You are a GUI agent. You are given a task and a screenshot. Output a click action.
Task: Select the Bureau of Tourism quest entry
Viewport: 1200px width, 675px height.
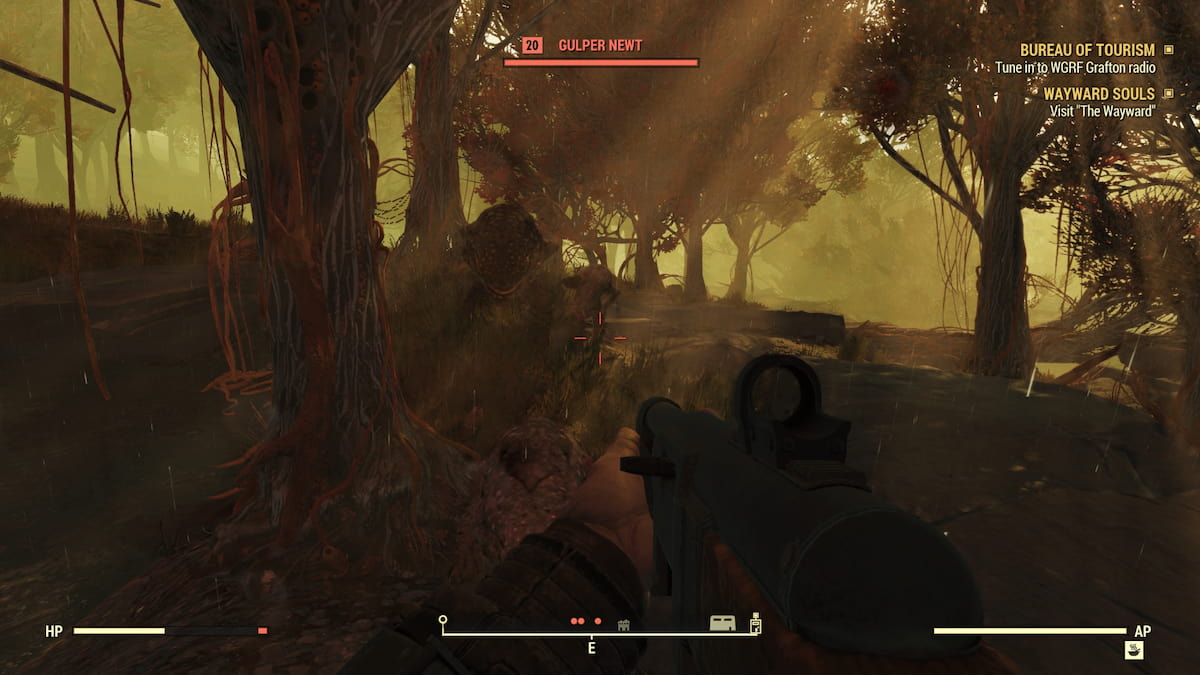pyautogui.click(x=1086, y=50)
